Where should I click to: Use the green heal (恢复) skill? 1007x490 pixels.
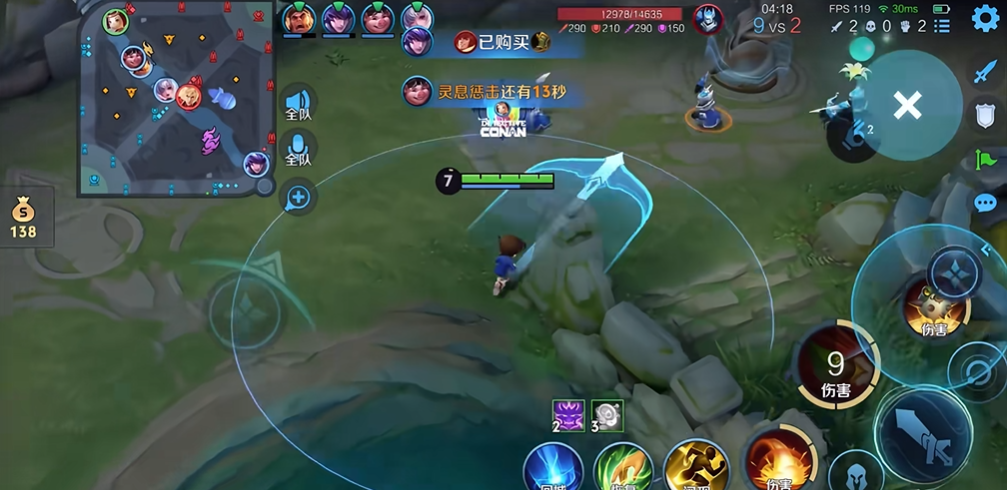click(623, 468)
